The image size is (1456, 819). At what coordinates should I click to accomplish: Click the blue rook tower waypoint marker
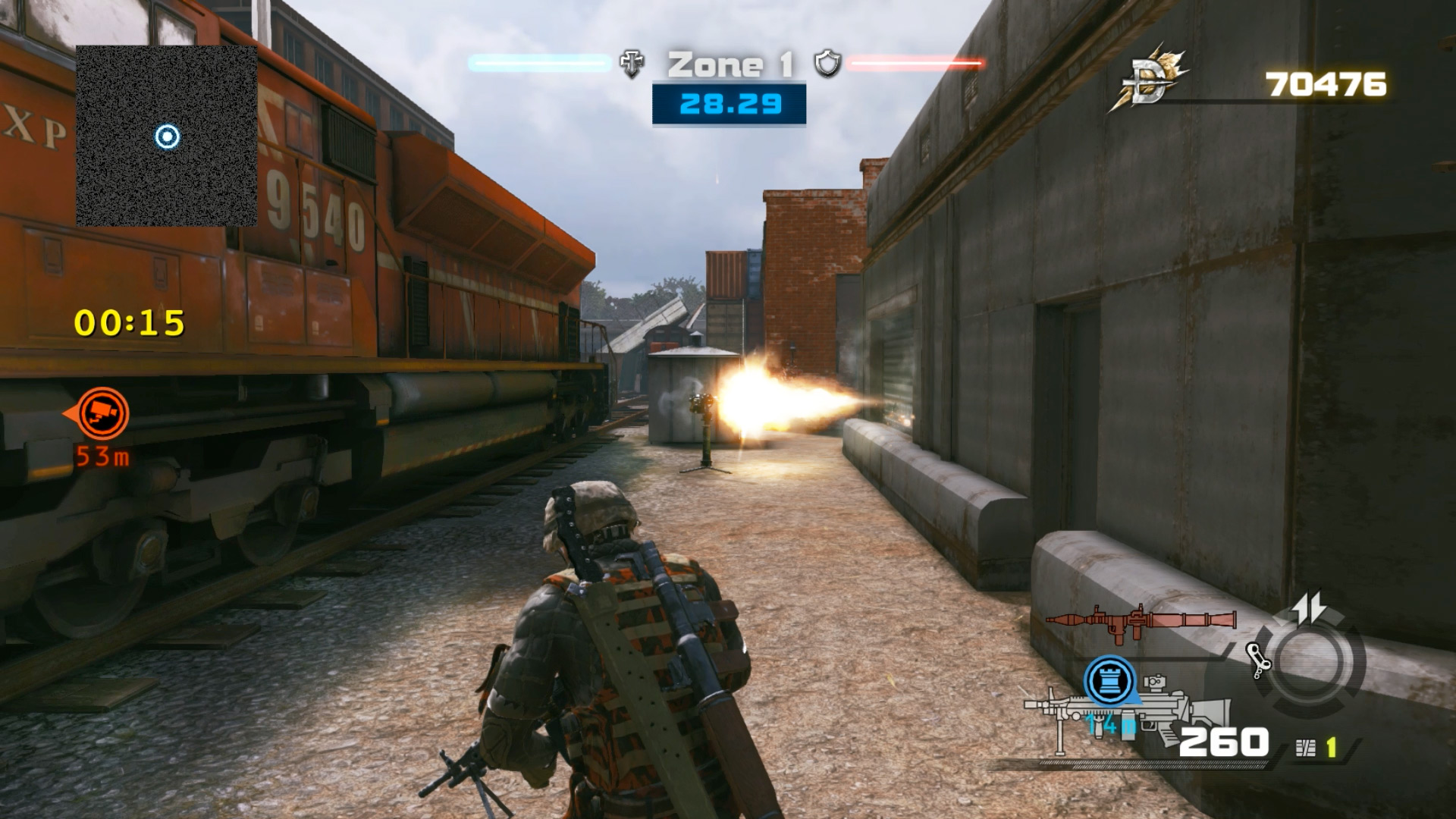(x=1110, y=680)
